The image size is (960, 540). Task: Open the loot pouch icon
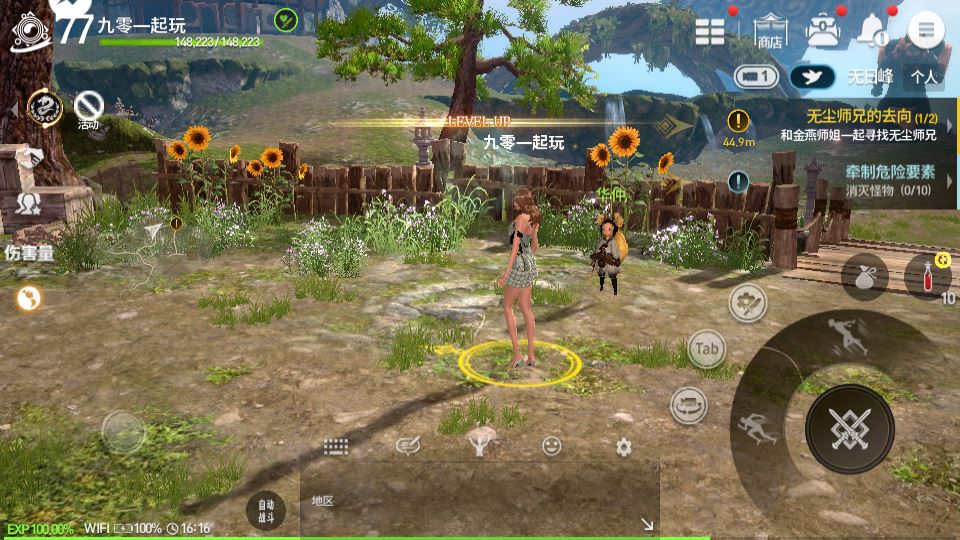pos(864,277)
